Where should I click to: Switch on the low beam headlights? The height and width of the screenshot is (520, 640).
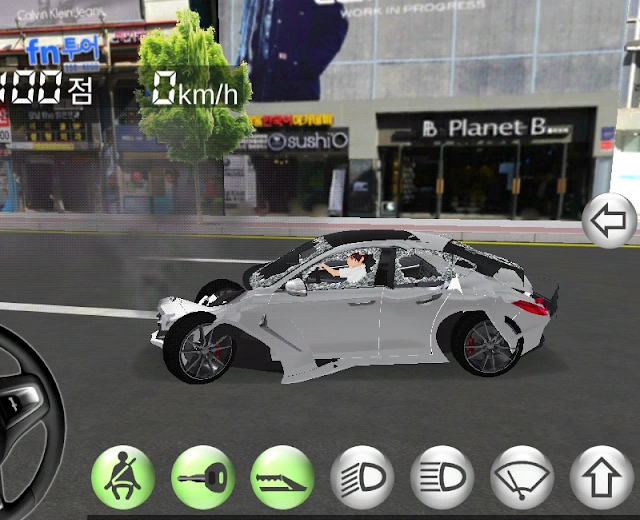[x=362, y=477]
